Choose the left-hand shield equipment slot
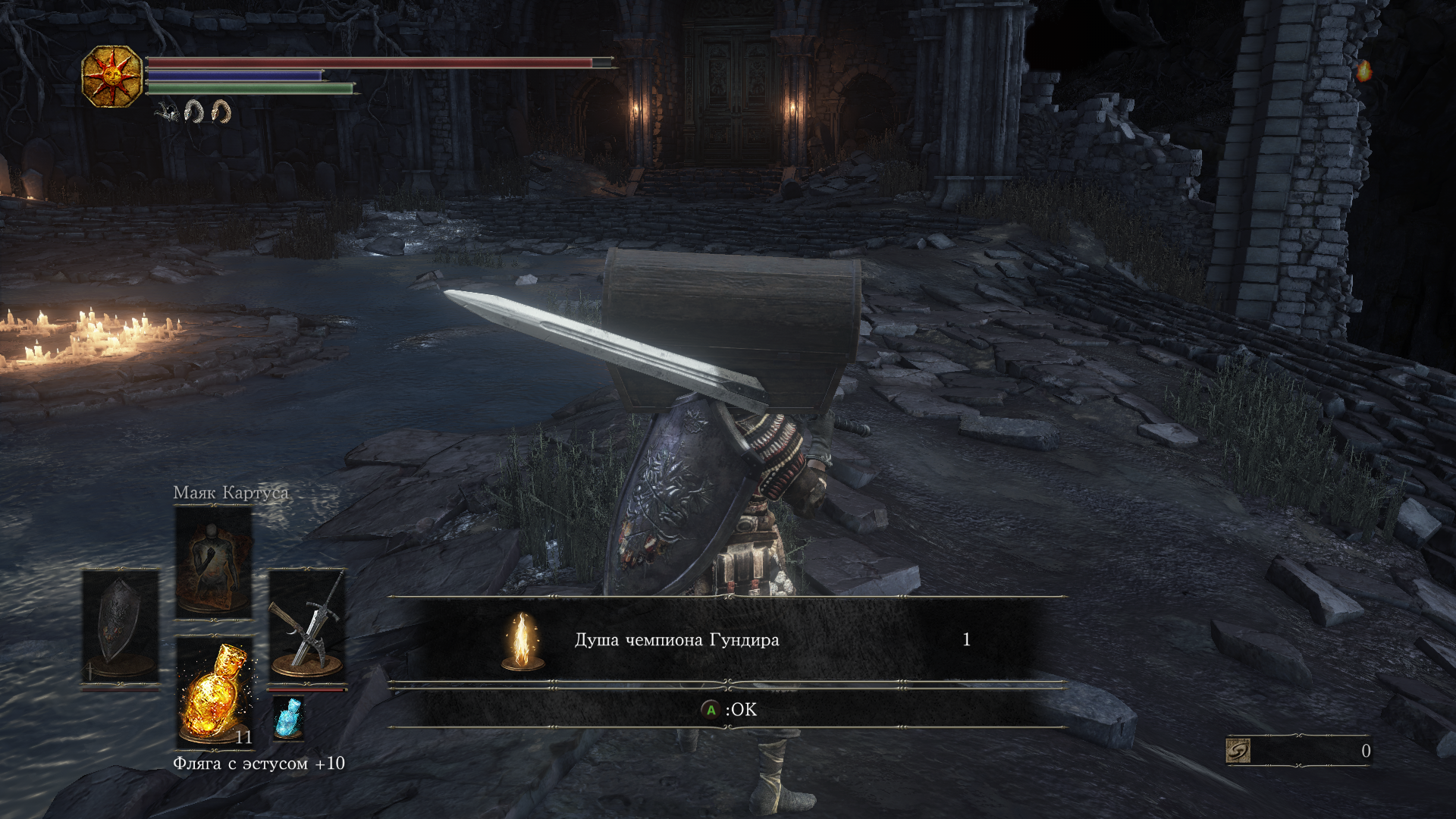This screenshot has width=1456, height=819. point(121,626)
